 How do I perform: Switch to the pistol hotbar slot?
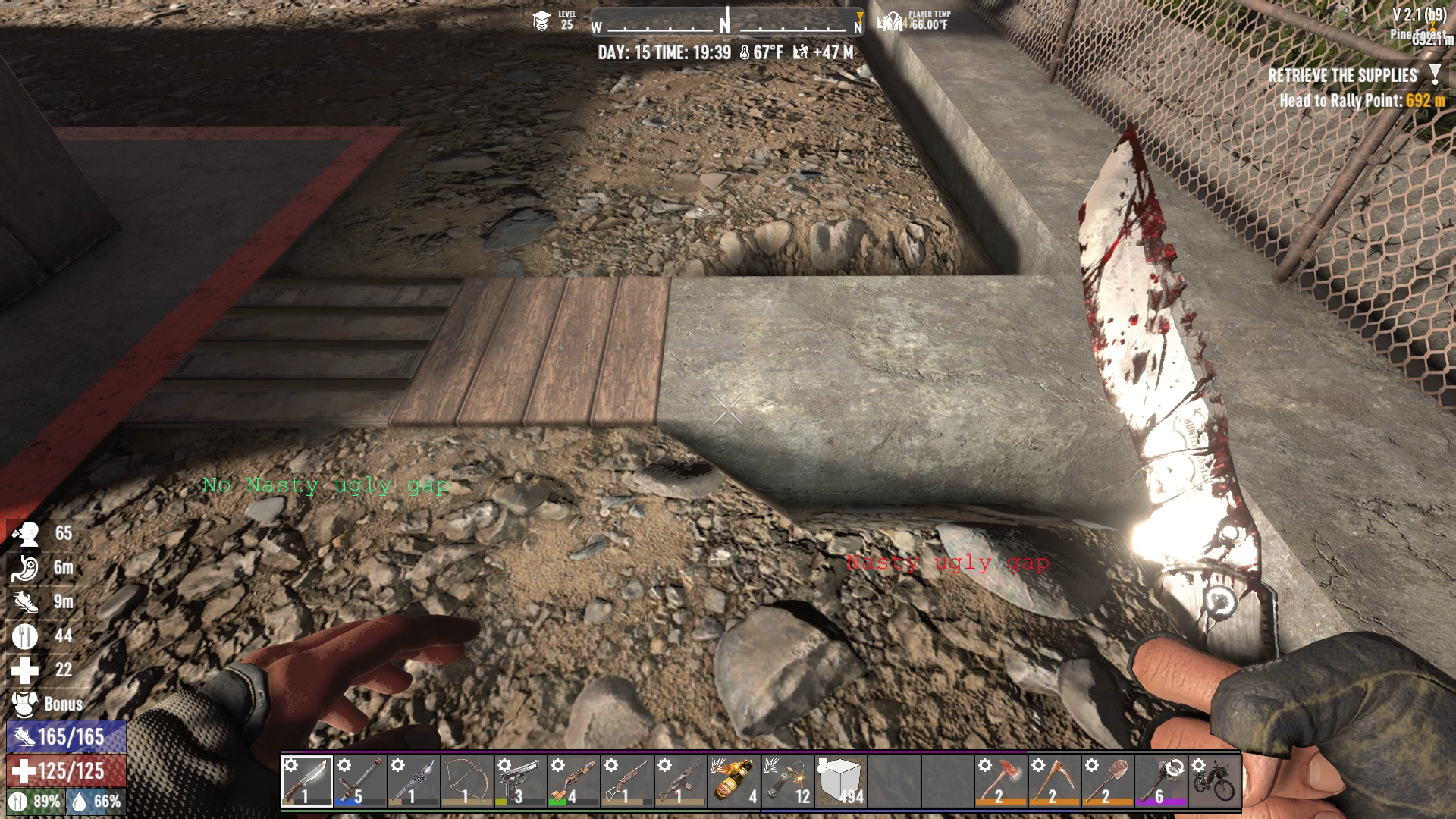(520, 780)
